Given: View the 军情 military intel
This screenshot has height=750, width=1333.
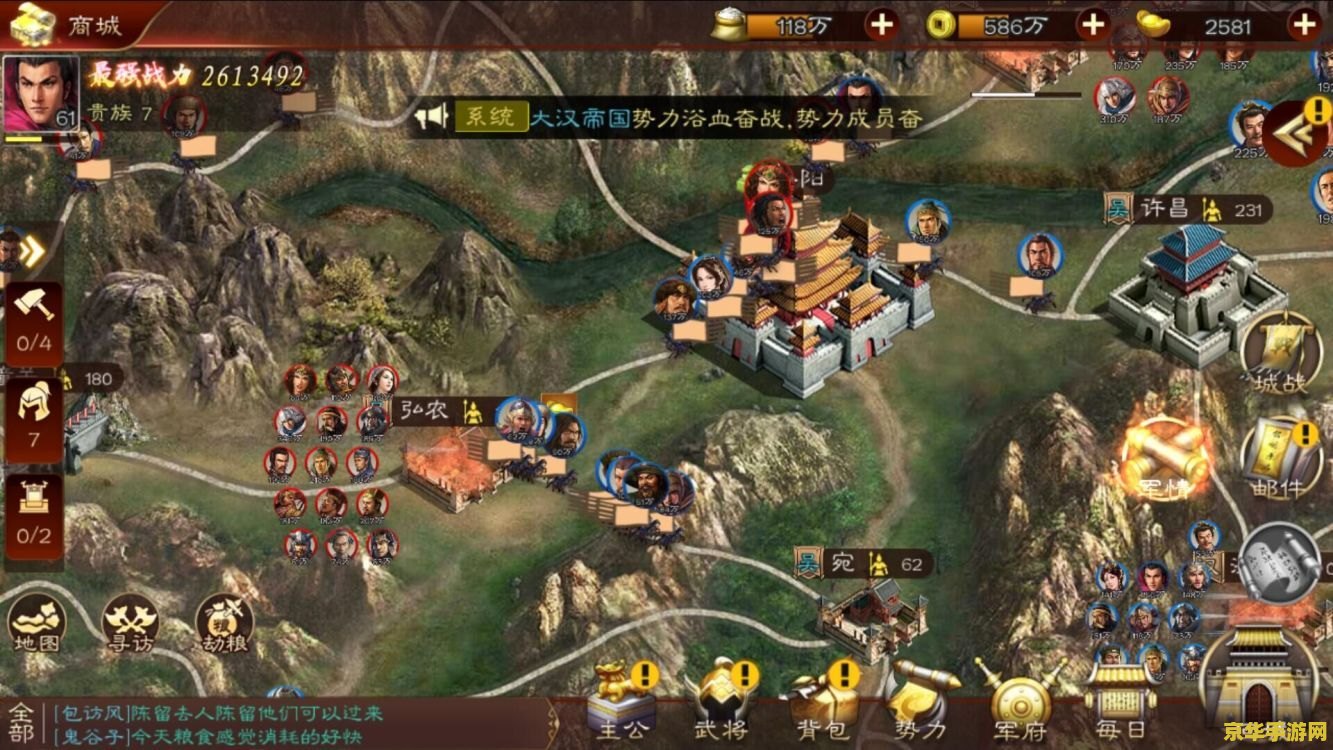Looking at the screenshot, I should tap(1165, 462).
